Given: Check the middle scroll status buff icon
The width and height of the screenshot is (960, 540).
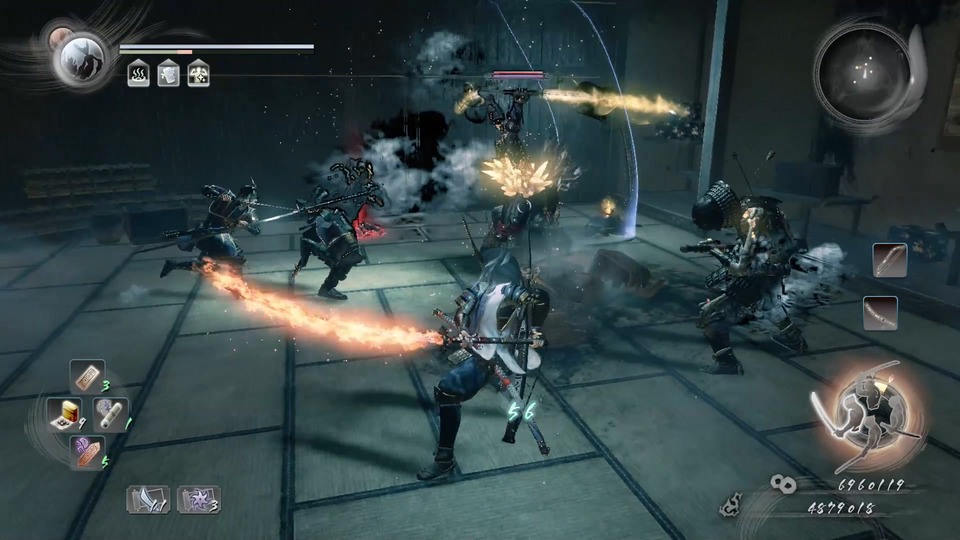Looking at the screenshot, I should click(x=168, y=73).
